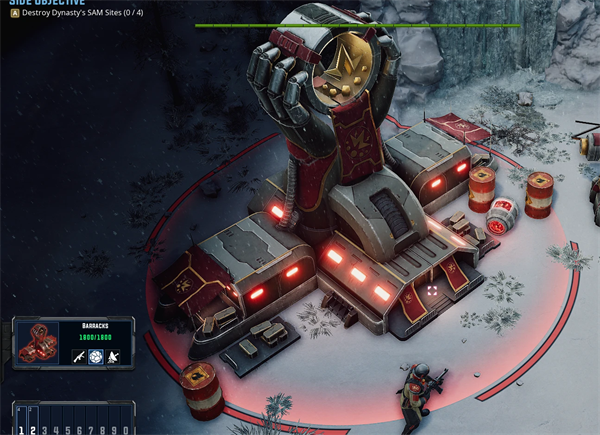Click the assault rifle icon on the Barracks panel
This screenshot has height=435, width=600.
tap(78, 357)
